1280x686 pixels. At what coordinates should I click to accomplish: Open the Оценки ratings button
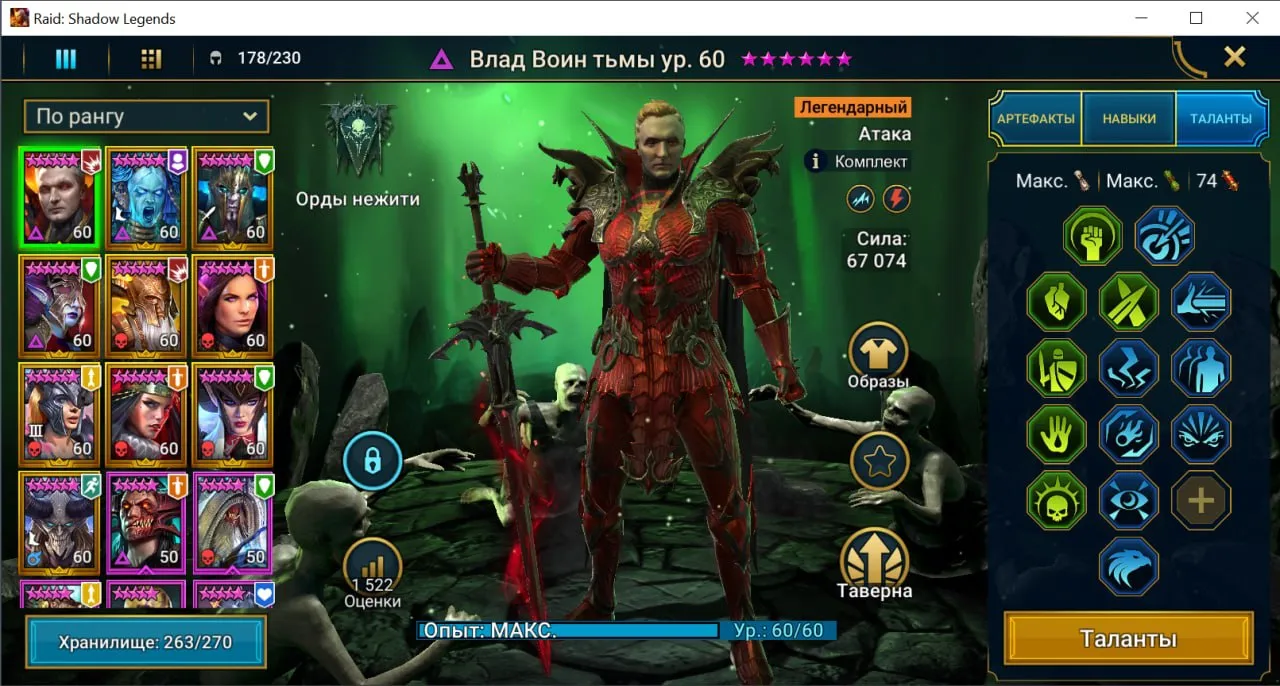372,572
